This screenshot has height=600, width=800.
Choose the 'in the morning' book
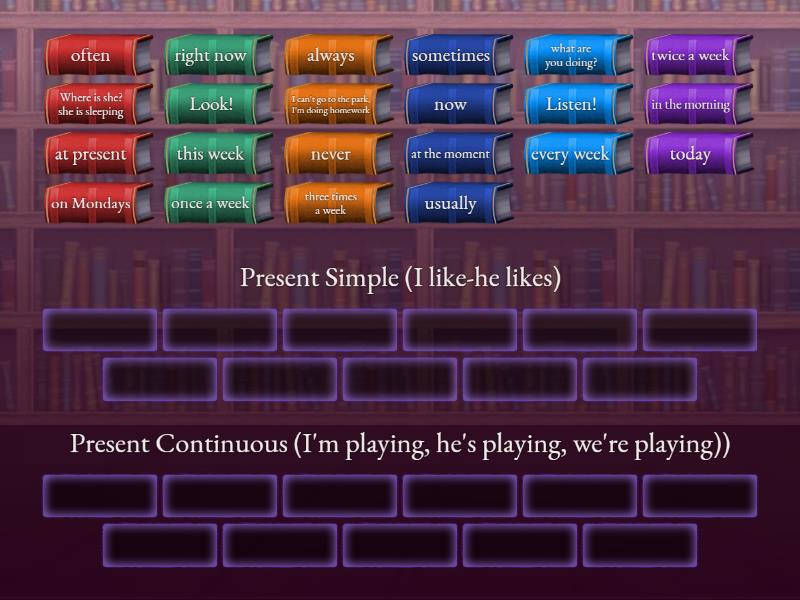[691, 105]
